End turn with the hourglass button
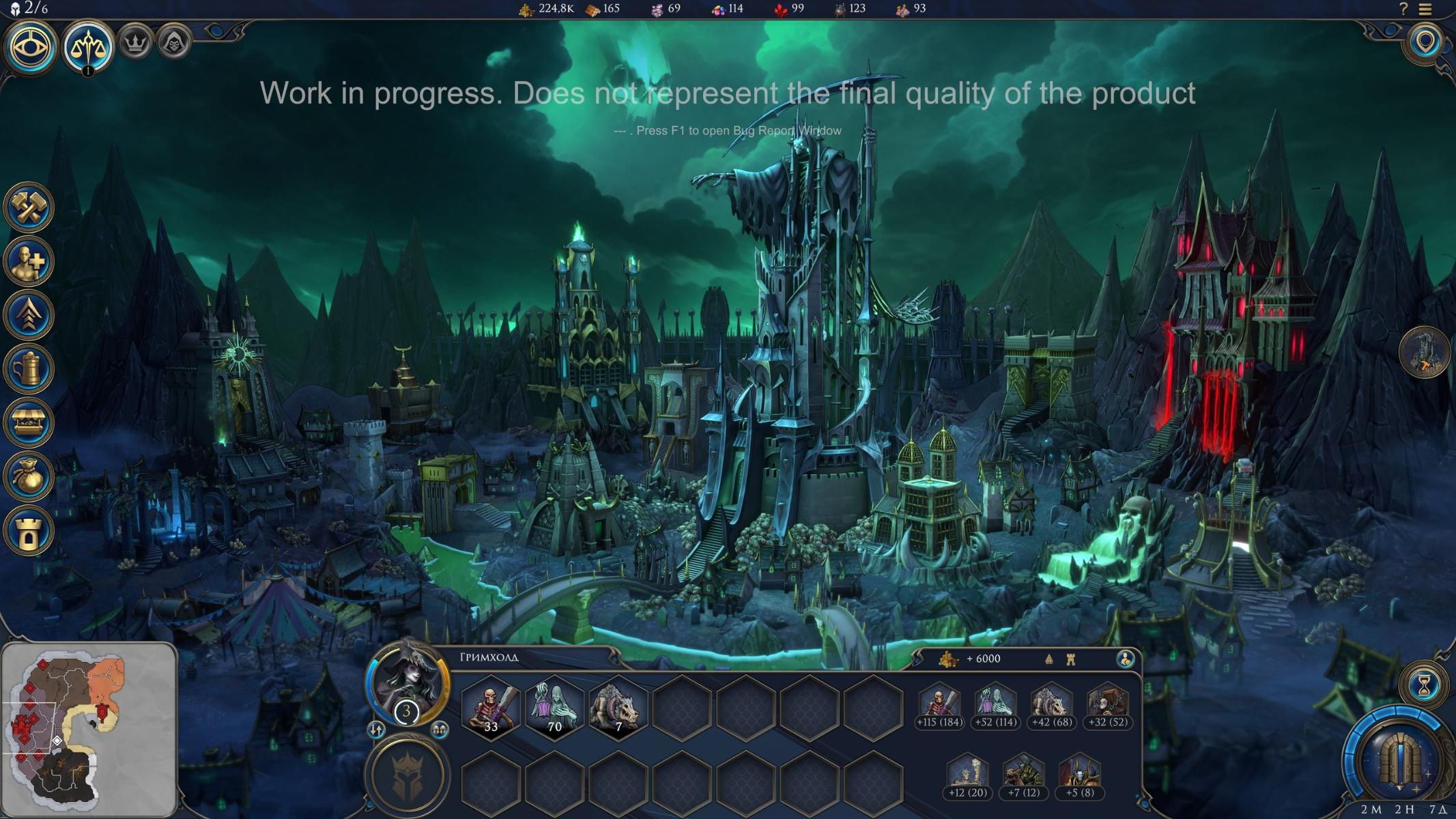 coord(1424,686)
